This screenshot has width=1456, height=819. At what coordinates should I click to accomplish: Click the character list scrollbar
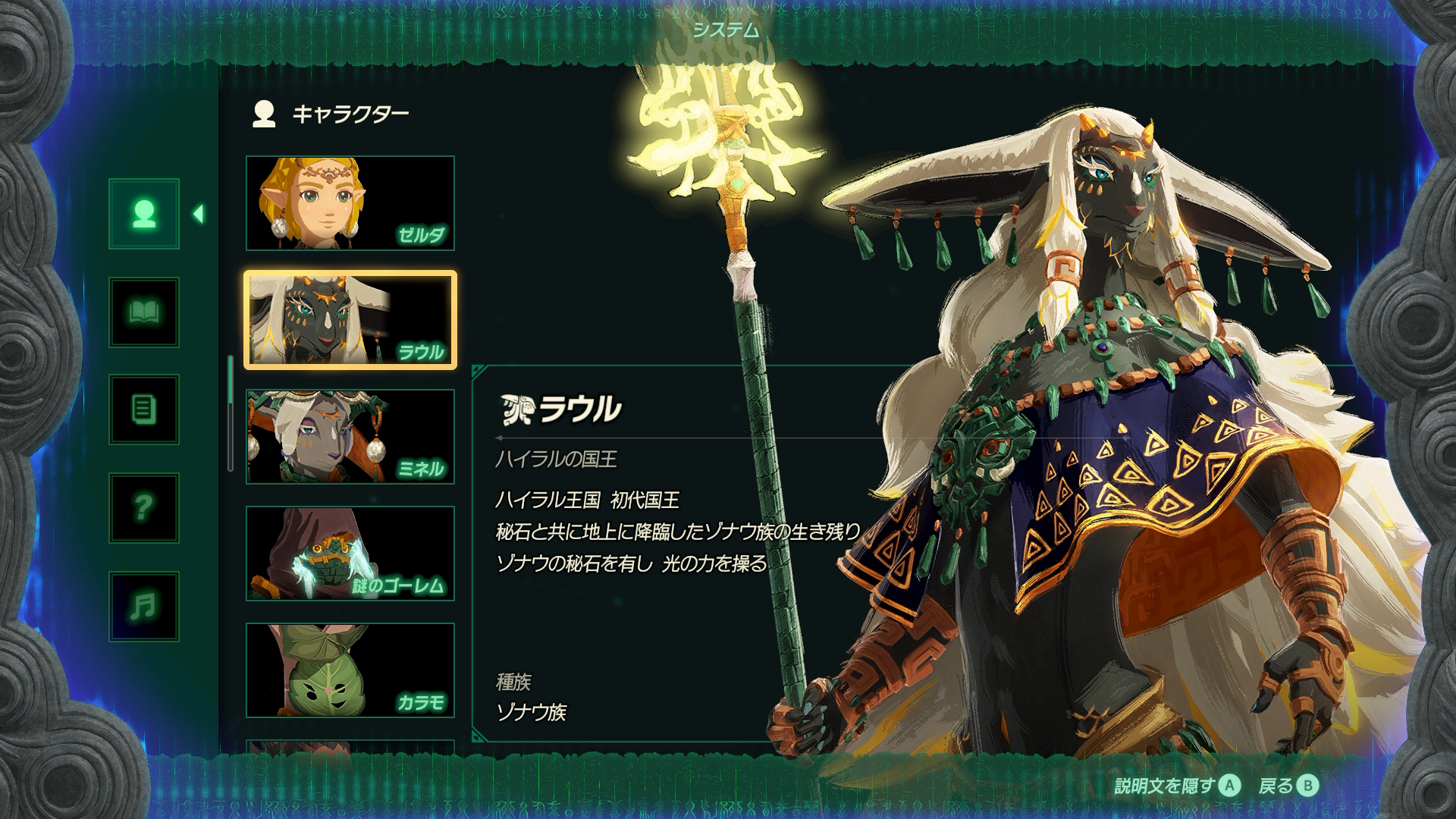[231, 413]
